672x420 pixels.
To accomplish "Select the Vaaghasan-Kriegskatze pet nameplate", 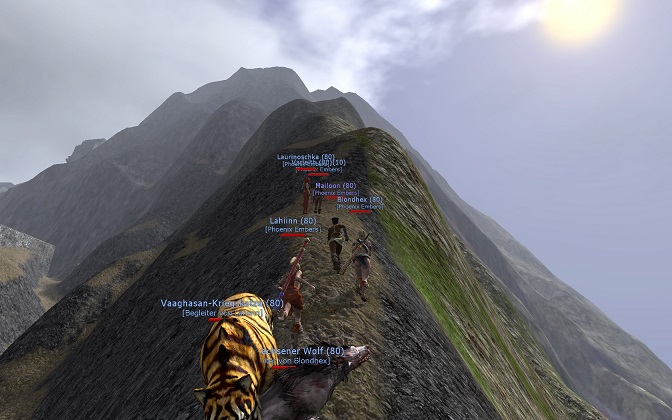I will click(222, 303).
